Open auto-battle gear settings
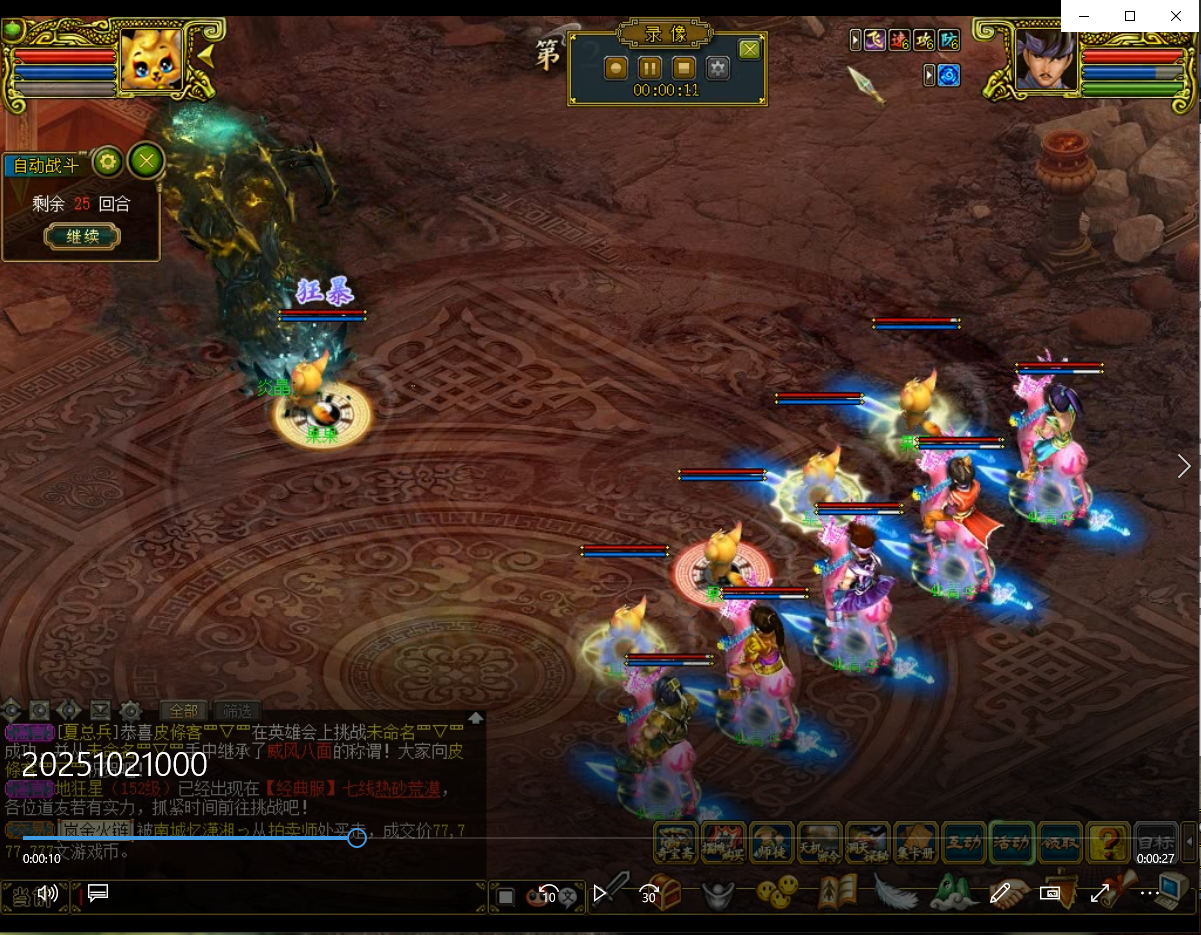The height and width of the screenshot is (935, 1201). click(107, 161)
